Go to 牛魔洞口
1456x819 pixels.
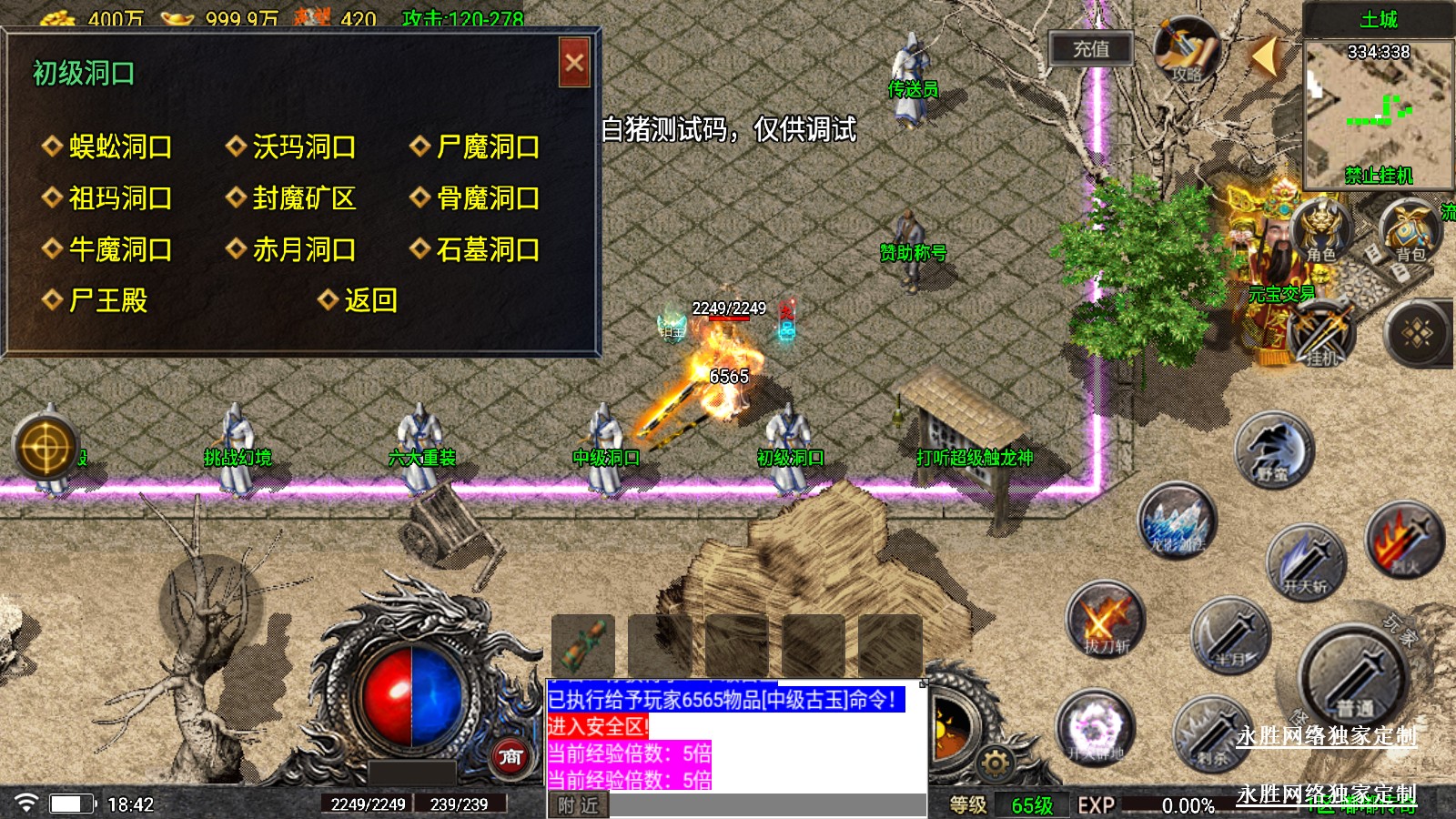pyautogui.click(x=119, y=249)
